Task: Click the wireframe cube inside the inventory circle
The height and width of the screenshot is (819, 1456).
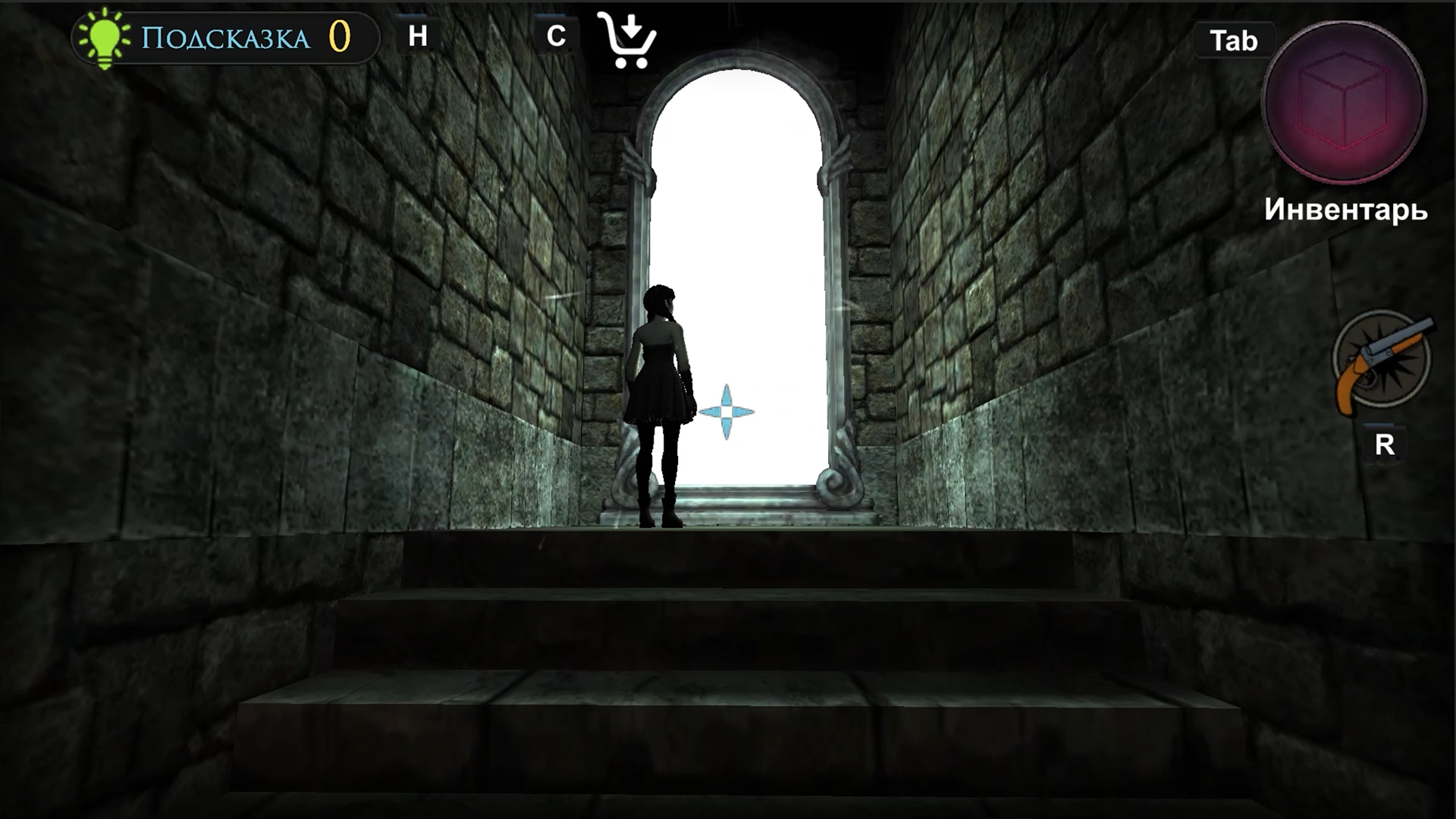Action: point(1342,99)
